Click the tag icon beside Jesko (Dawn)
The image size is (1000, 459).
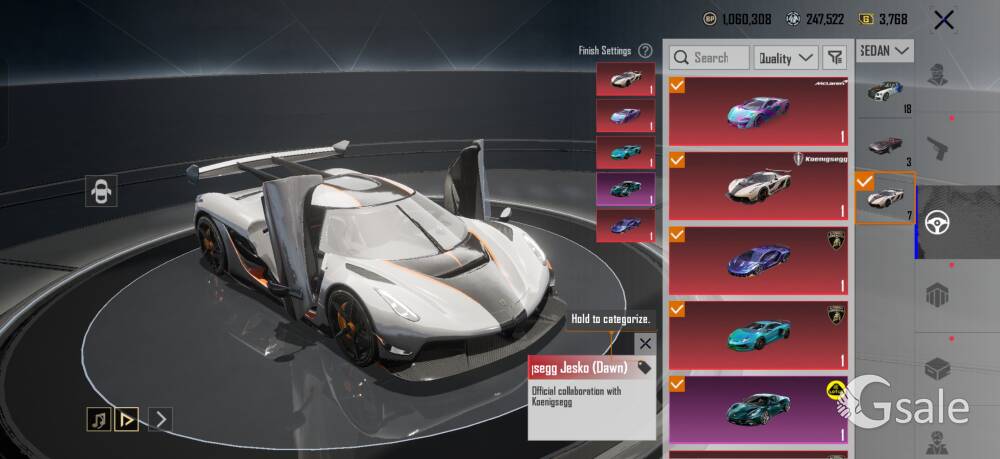coord(644,368)
